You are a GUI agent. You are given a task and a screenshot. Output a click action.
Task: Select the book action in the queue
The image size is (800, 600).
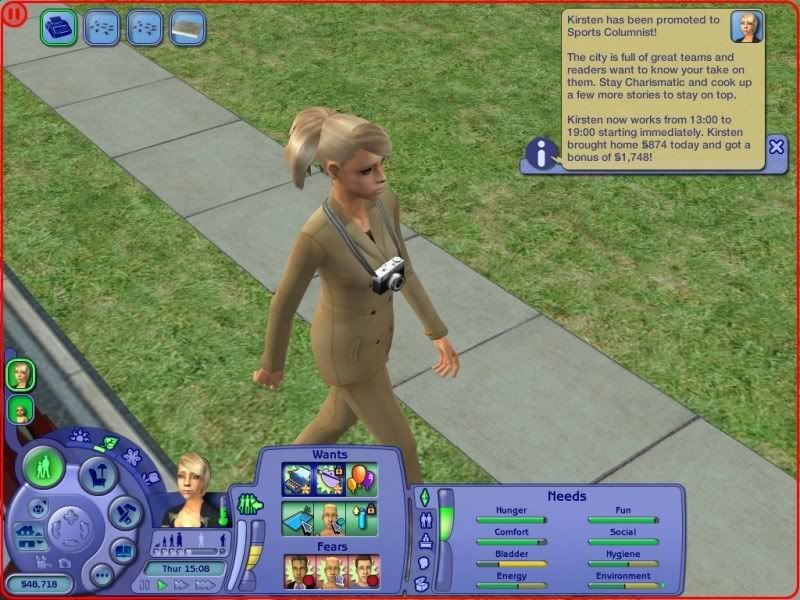pyautogui.click(x=187, y=27)
